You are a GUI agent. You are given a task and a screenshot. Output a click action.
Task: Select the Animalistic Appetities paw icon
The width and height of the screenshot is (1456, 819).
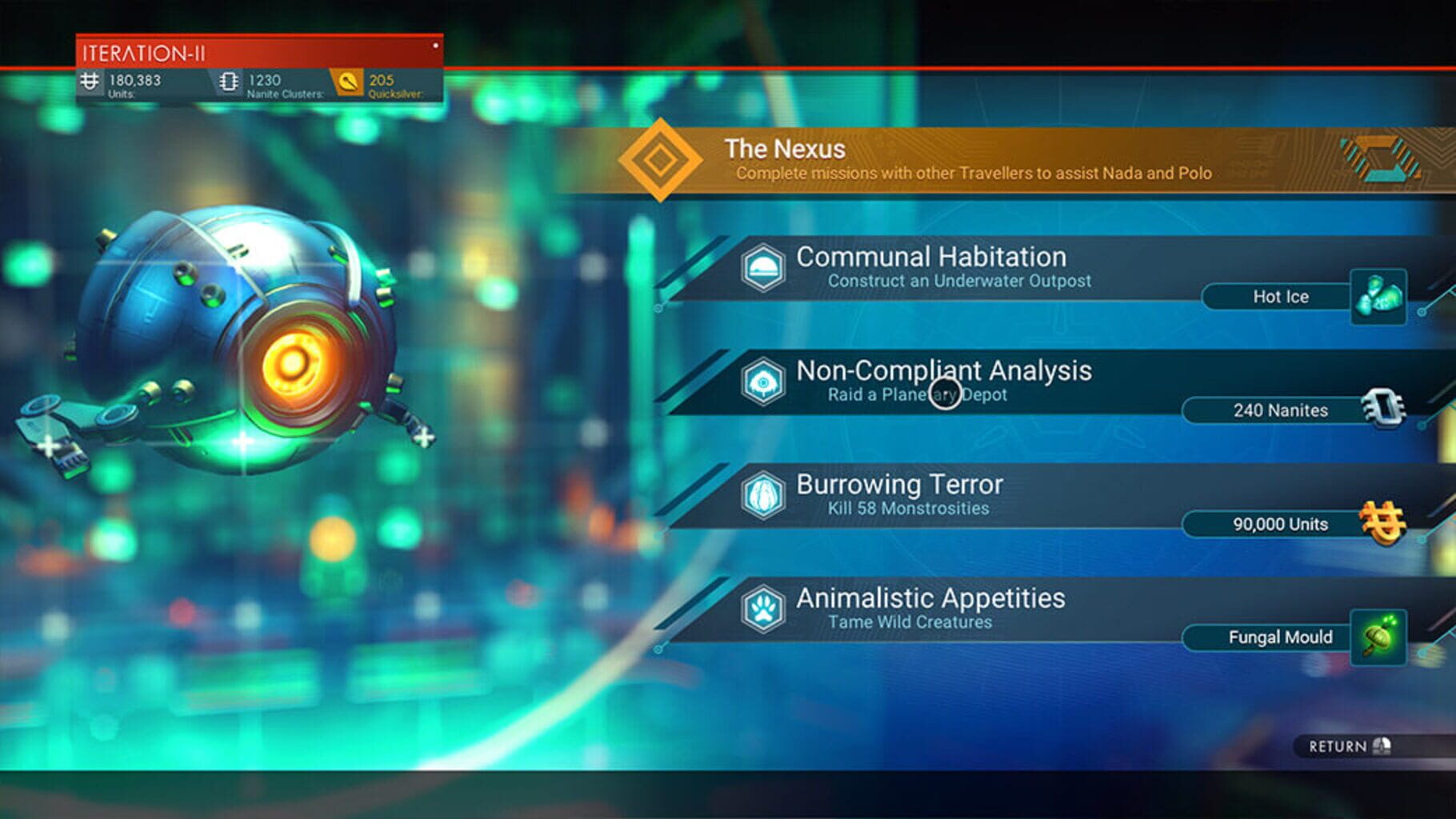764,609
